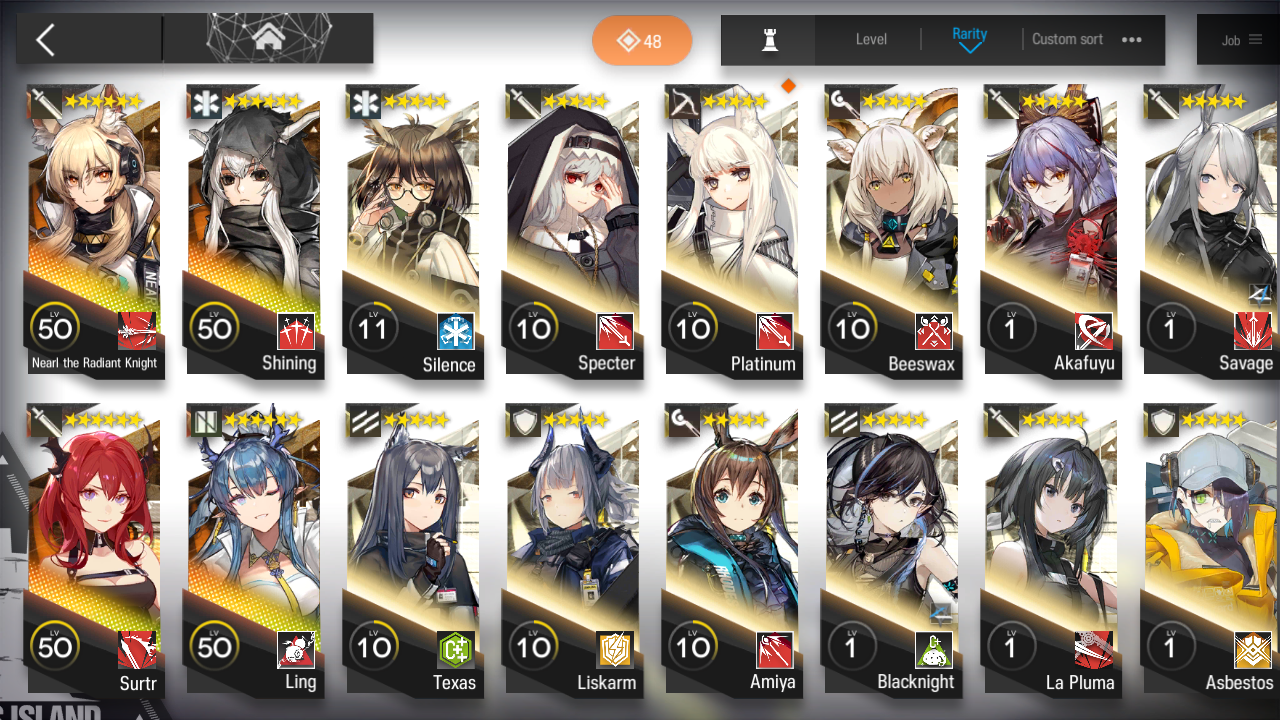Open the Job filter menu
Image resolution: width=1280 pixels, height=720 pixels.
[1243, 40]
